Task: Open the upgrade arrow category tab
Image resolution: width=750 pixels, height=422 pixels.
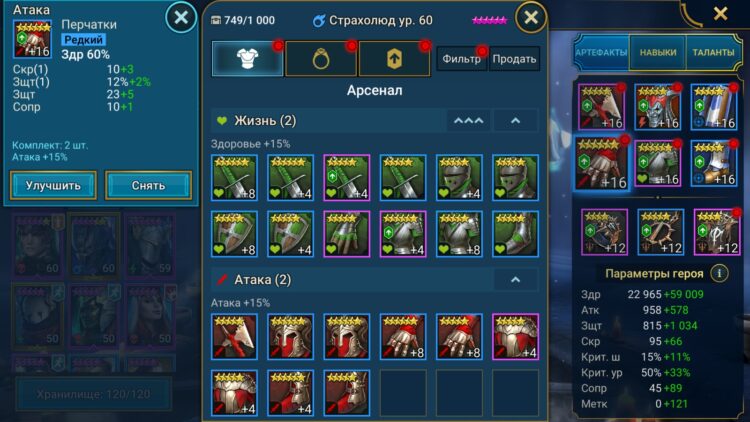Action: pyautogui.click(x=394, y=59)
